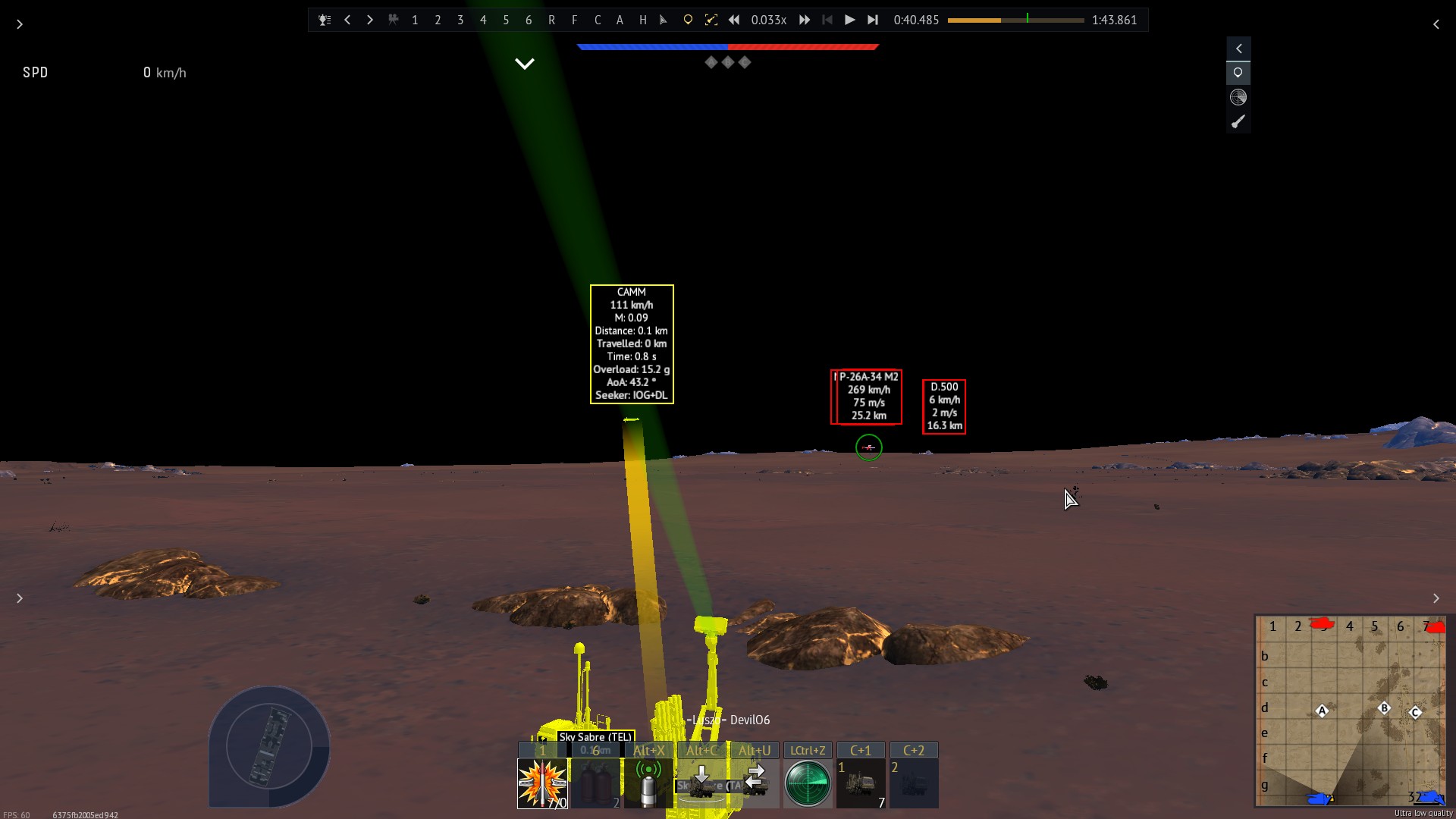Open the scoreboard trophy list icon

coord(325,20)
